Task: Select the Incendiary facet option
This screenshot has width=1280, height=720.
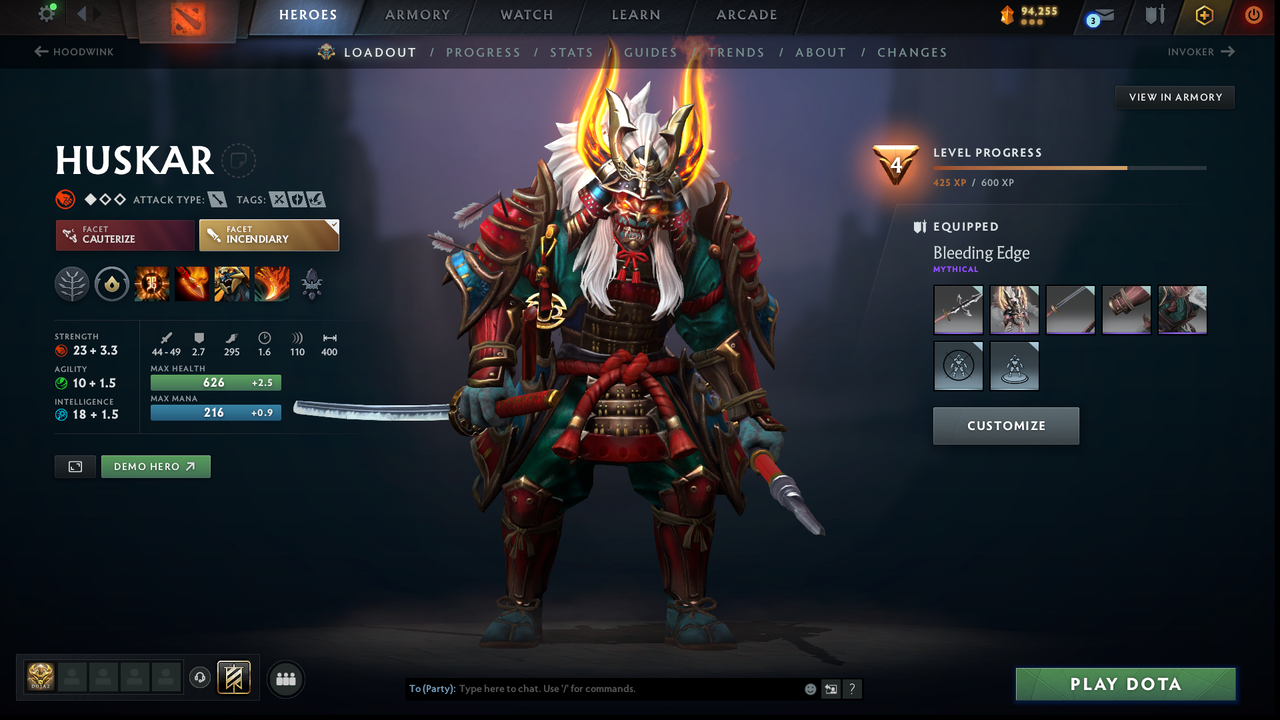Action: [x=269, y=235]
